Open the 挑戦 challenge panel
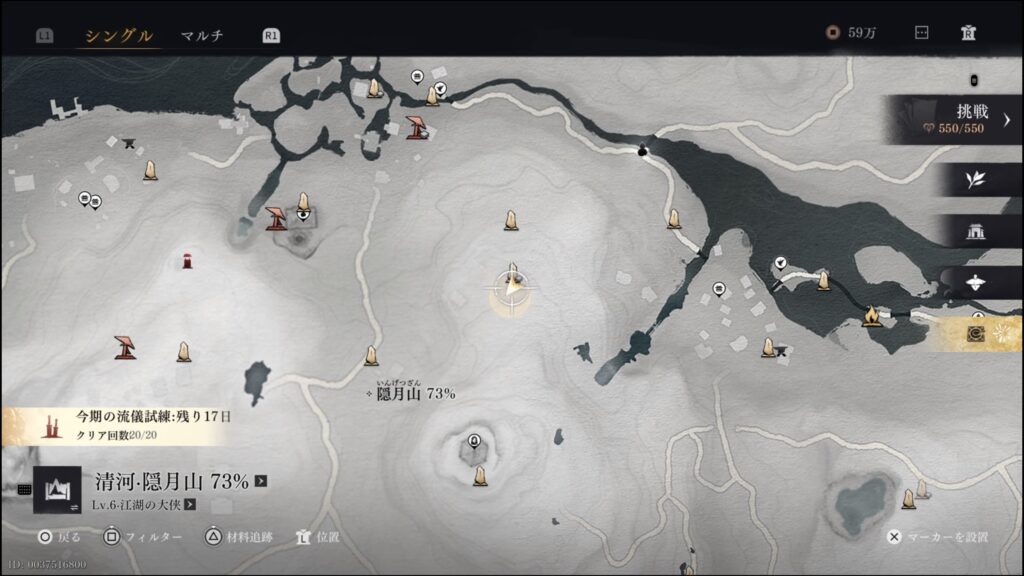 (x=957, y=119)
